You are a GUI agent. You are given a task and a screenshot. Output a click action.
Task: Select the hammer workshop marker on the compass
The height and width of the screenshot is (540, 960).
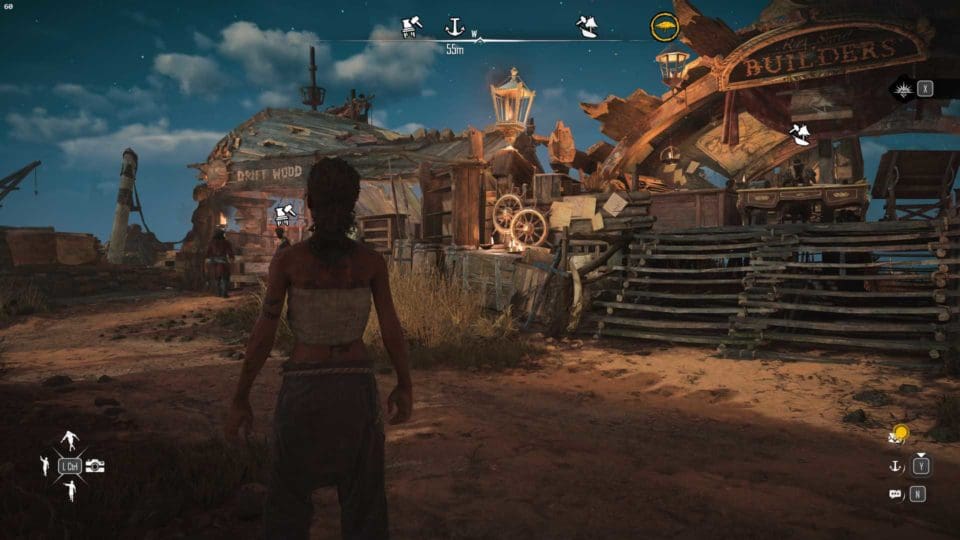(411, 26)
